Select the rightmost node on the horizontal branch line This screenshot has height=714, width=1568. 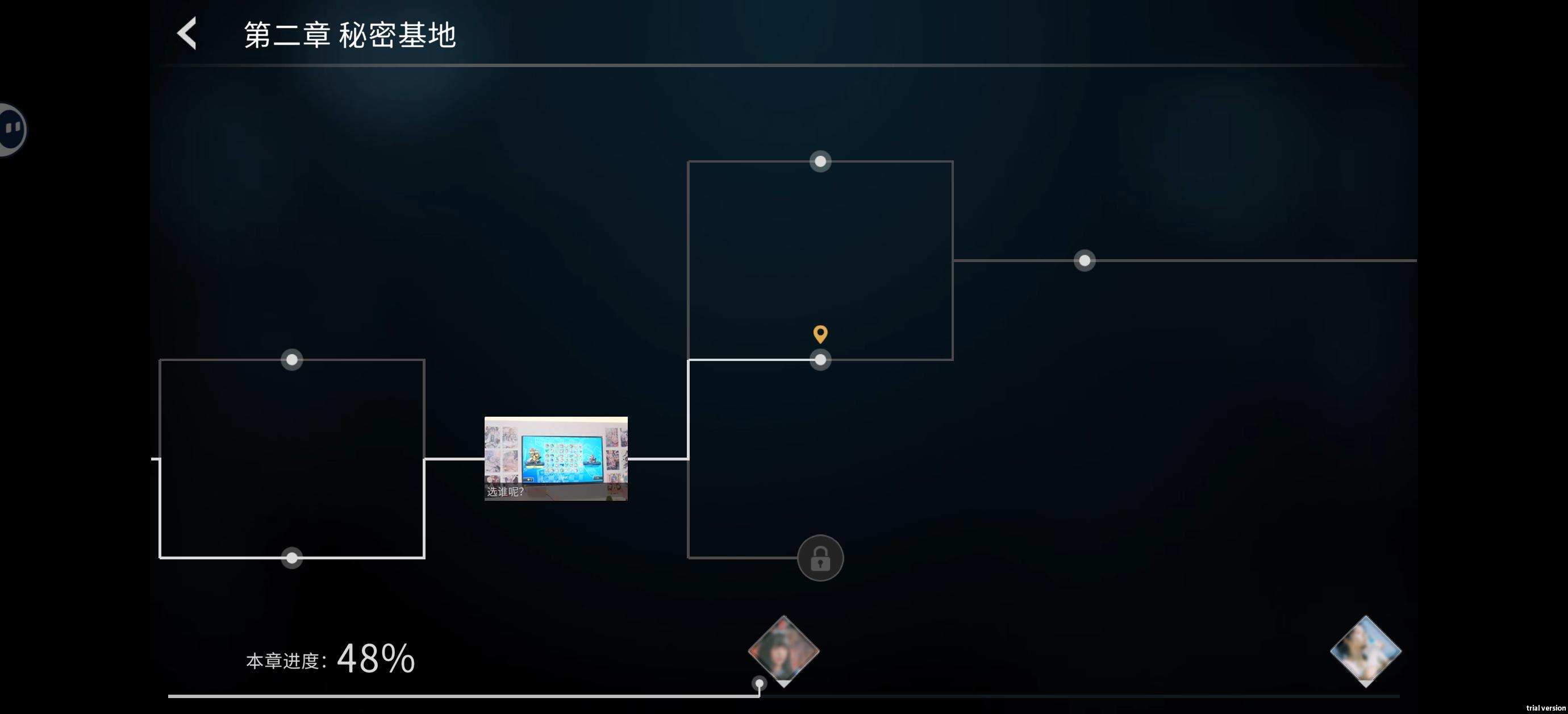[1085, 261]
